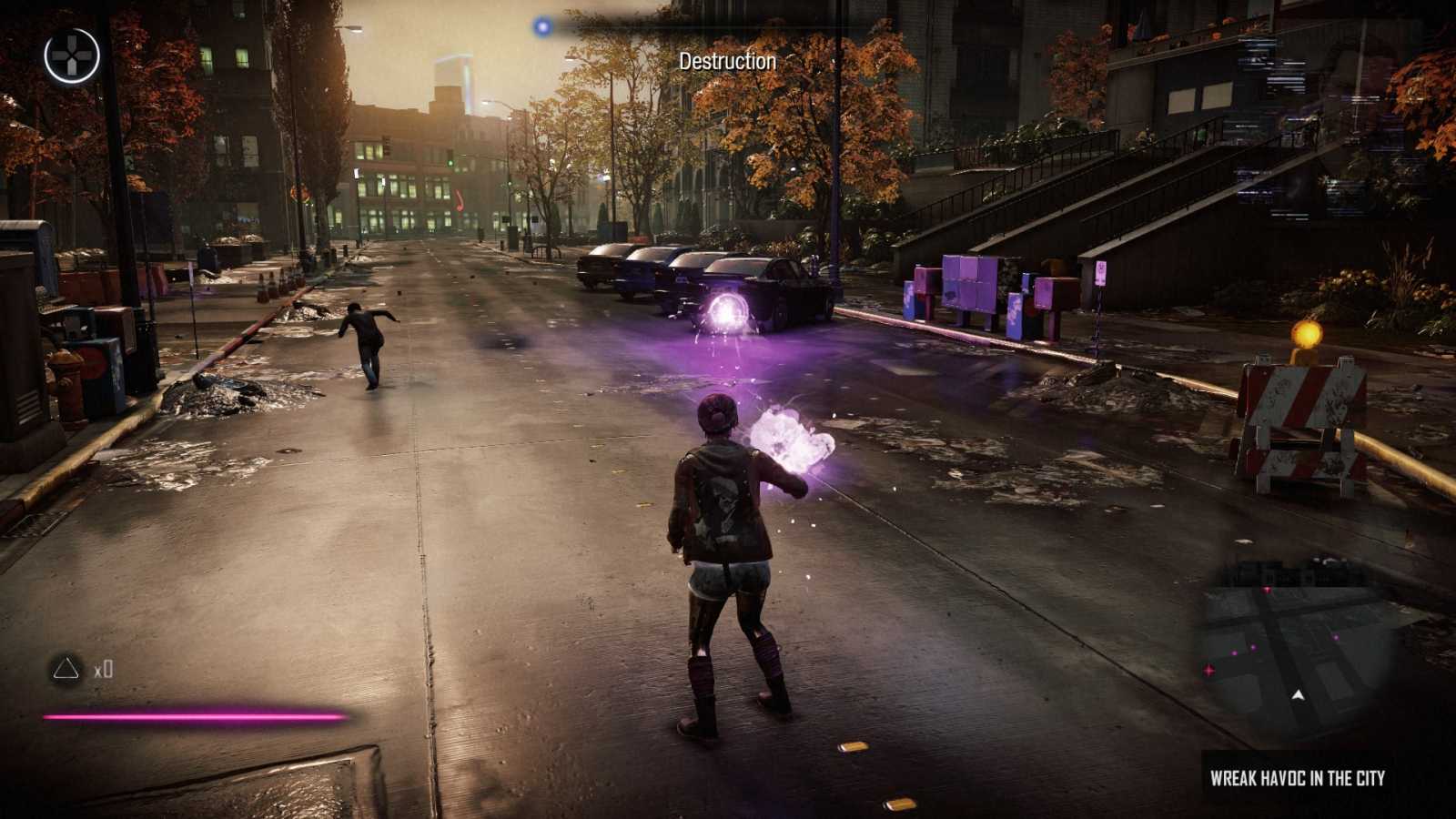The image size is (1456, 819).
Task: Click the Destruction activity label
Action: click(727, 61)
